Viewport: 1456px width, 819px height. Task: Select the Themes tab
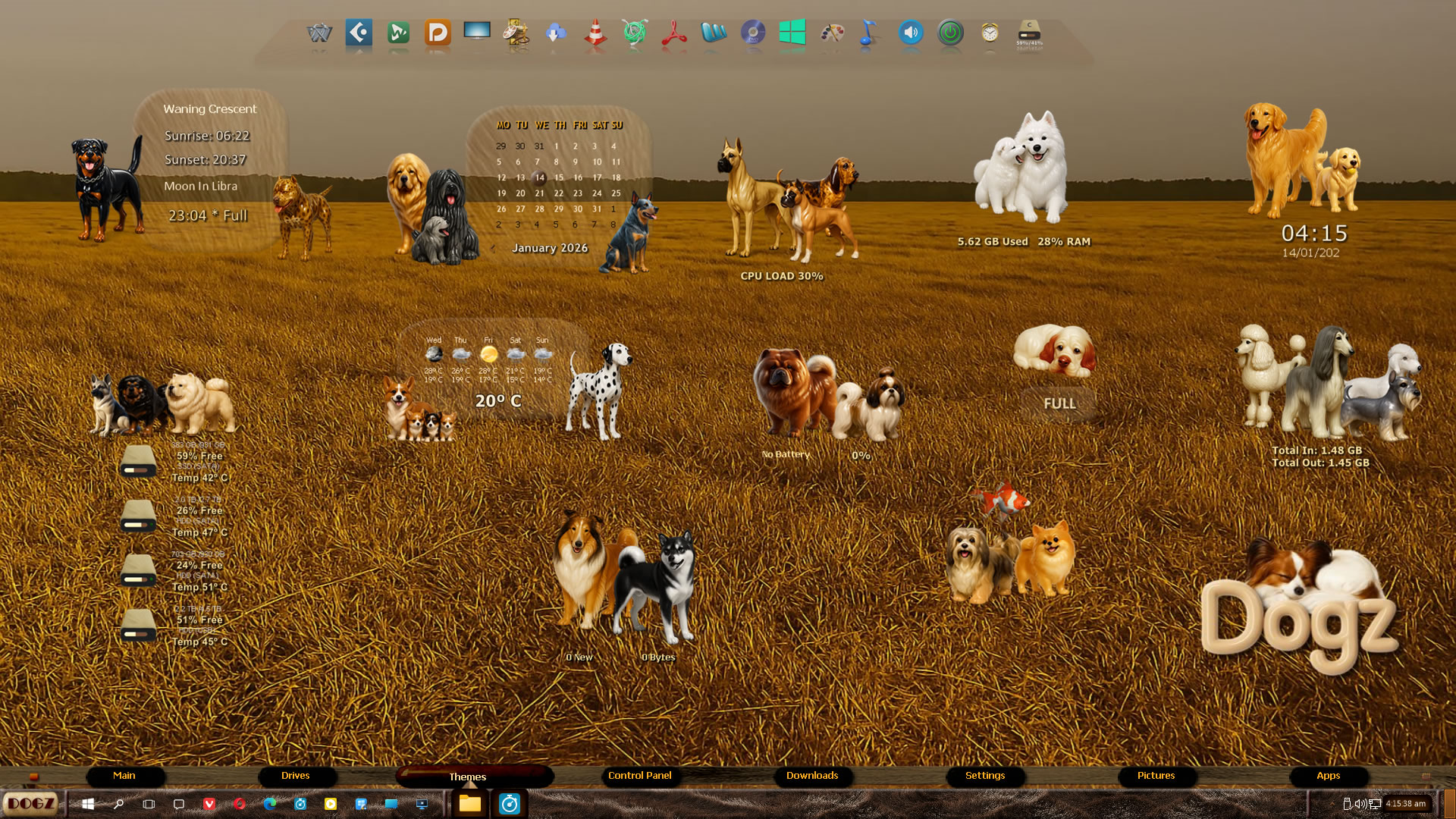pyautogui.click(x=468, y=777)
